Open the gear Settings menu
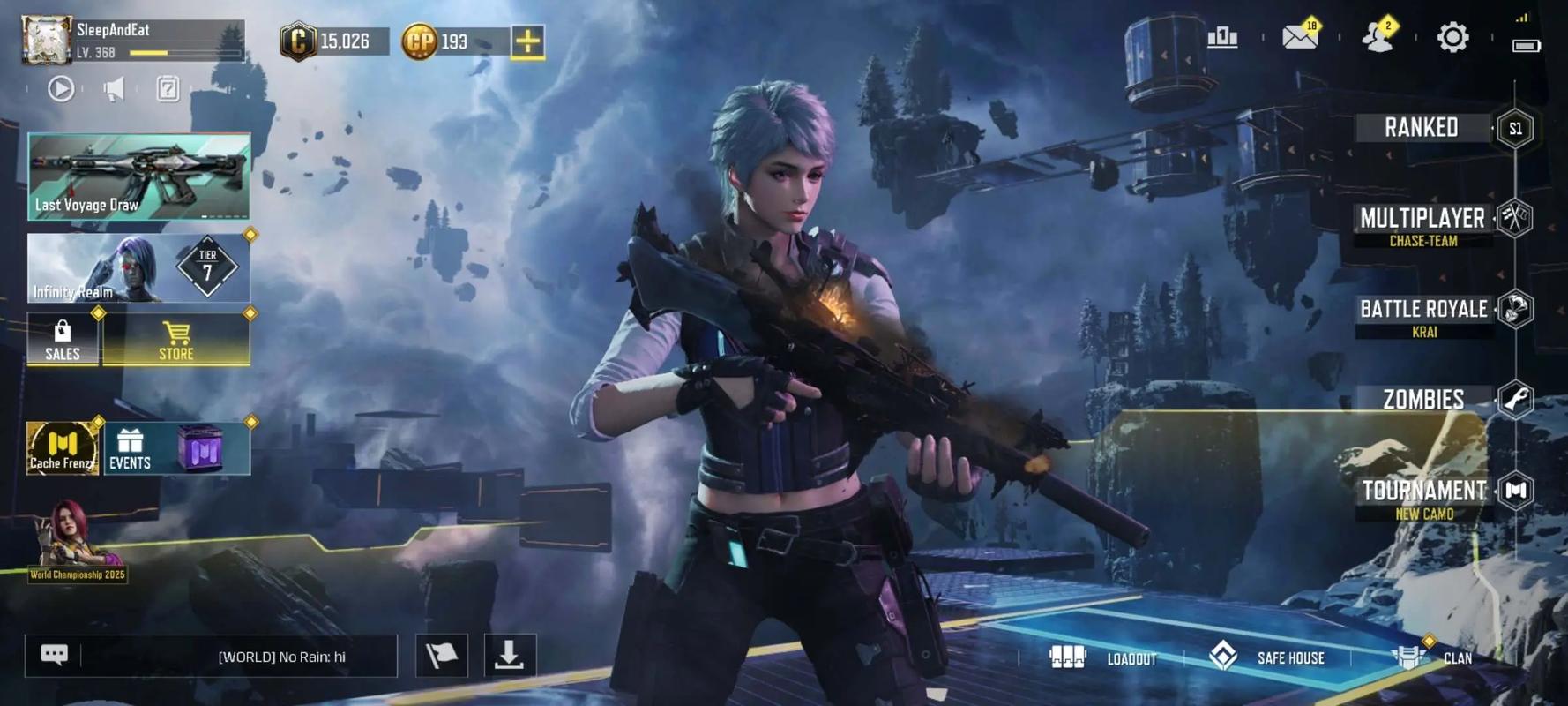 (1452, 37)
